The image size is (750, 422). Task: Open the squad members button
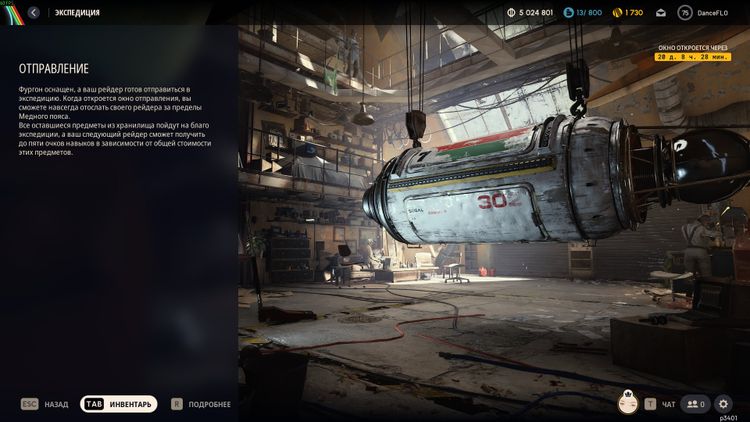(x=694, y=404)
